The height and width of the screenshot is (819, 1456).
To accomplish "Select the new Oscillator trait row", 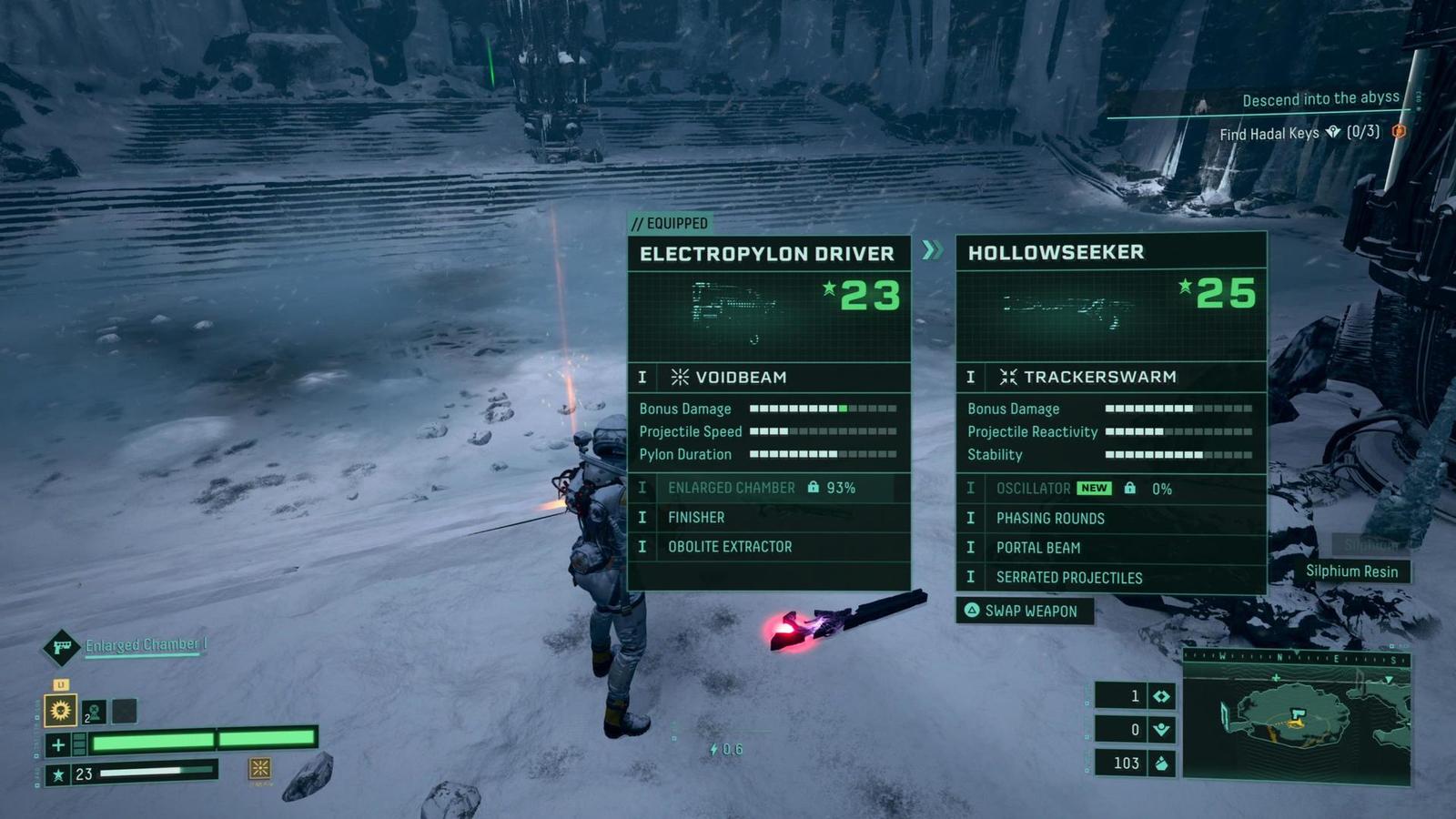I will click(1110, 489).
